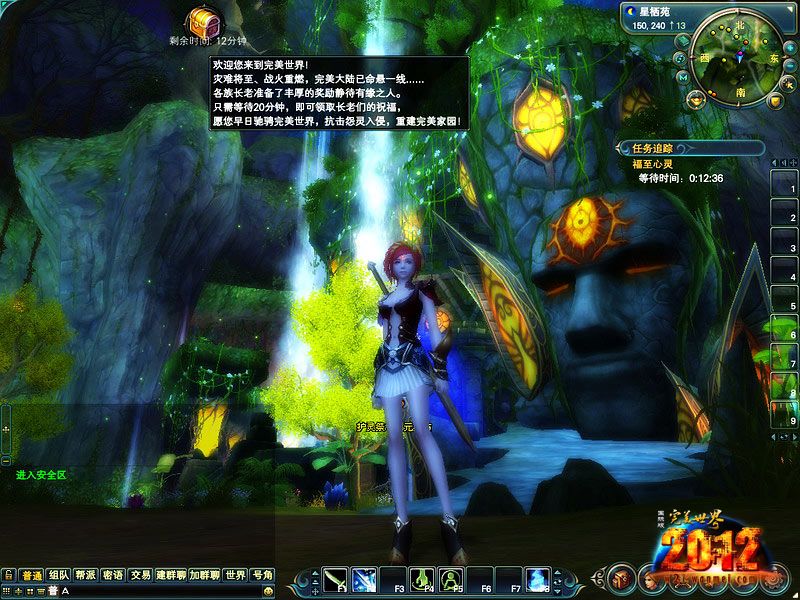
Task: Activate the blue flame skill in F8
Action: (539, 578)
